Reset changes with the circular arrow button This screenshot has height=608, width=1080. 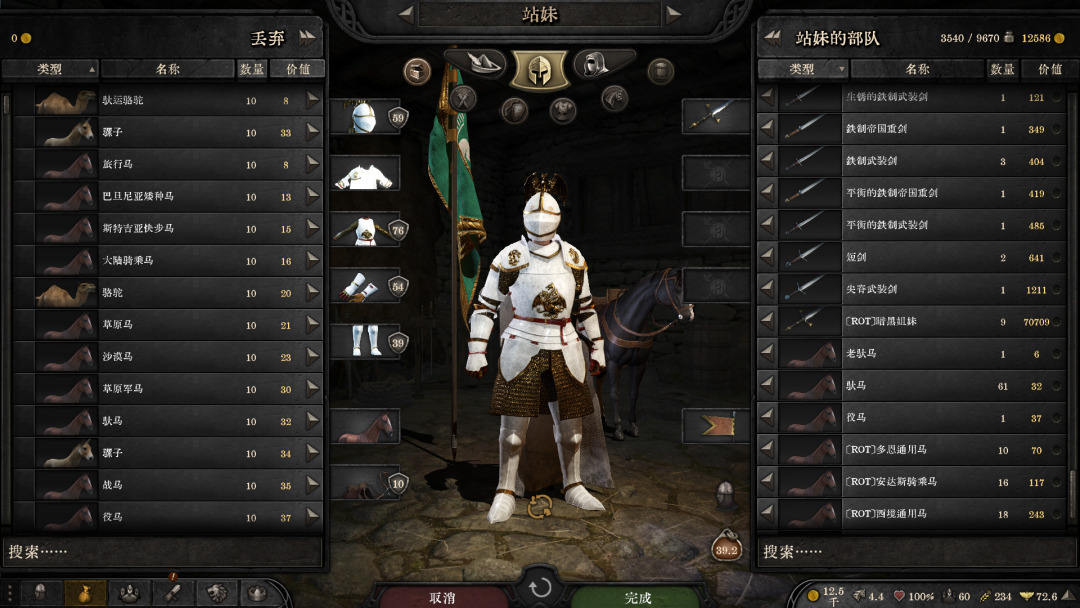click(x=540, y=587)
